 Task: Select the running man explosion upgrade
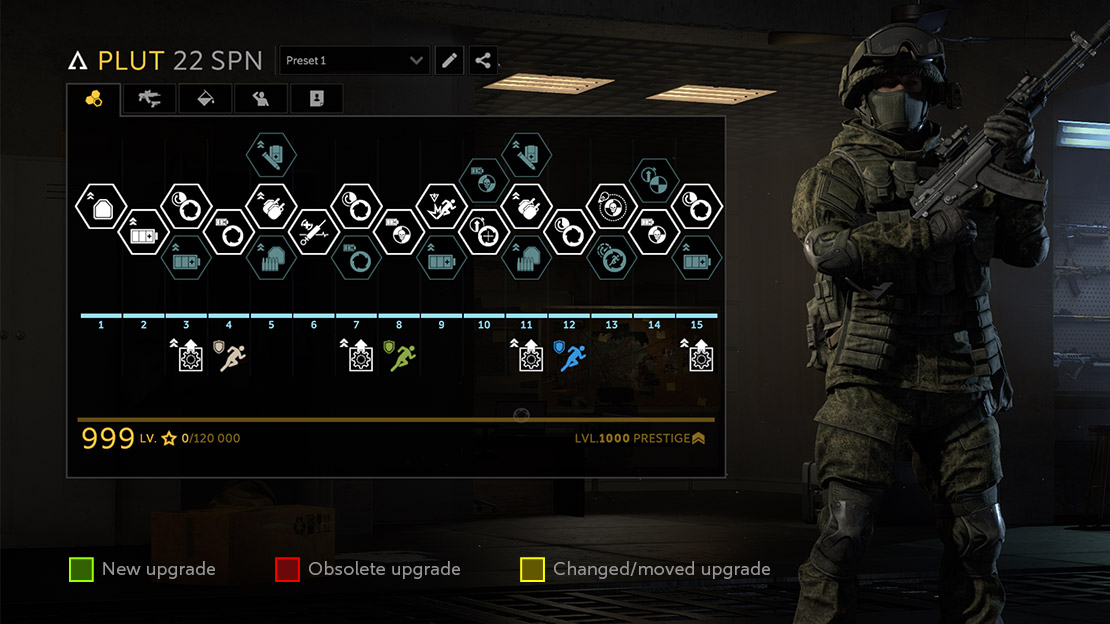(x=441, y=207)
